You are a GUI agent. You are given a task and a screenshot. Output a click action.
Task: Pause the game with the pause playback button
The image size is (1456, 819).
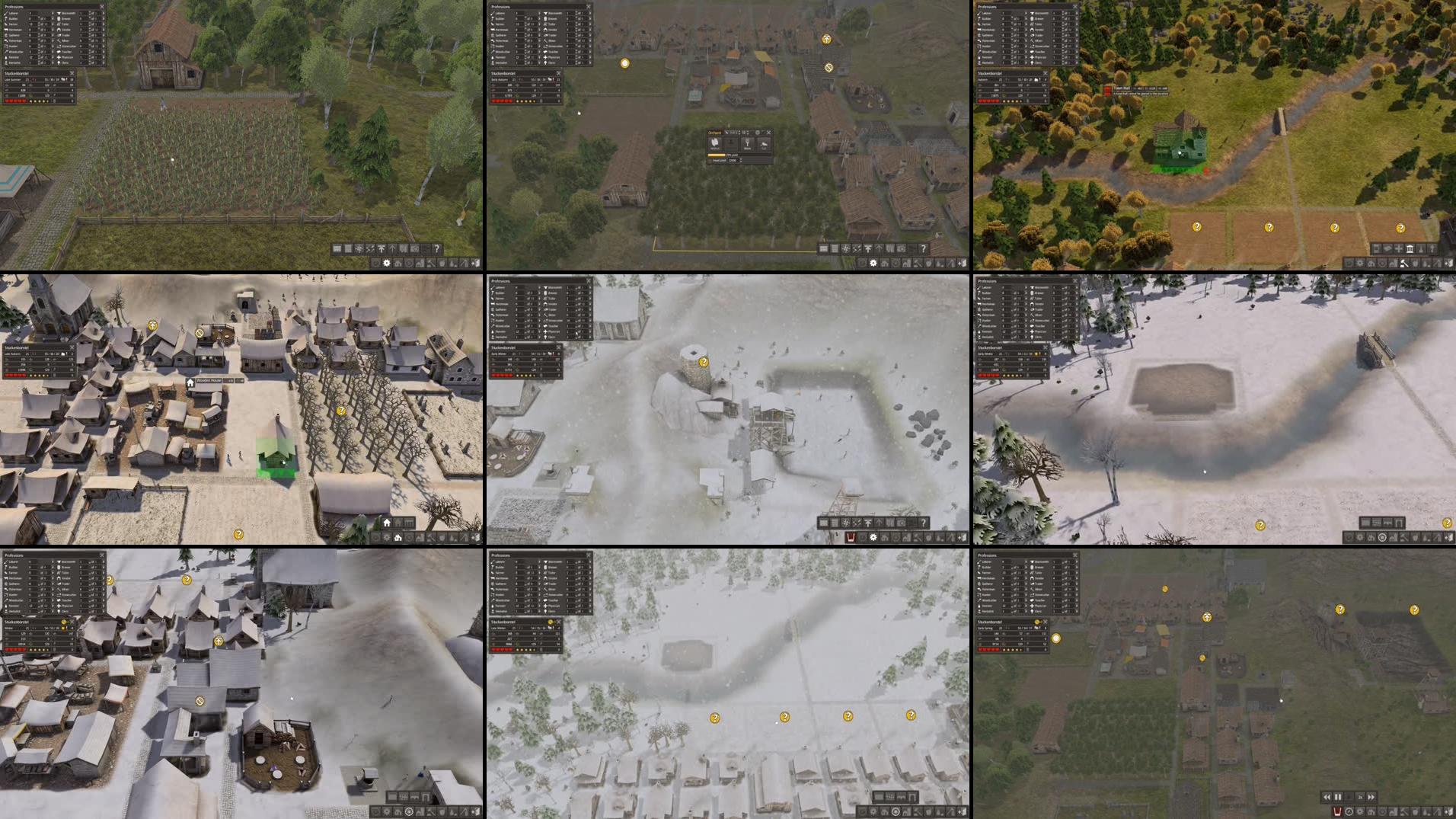tap(1338, 797)
